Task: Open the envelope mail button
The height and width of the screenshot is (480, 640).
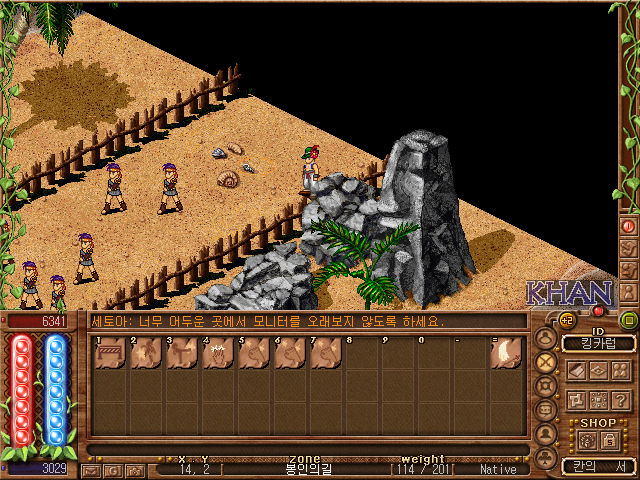Action: [x=91, y=469]
